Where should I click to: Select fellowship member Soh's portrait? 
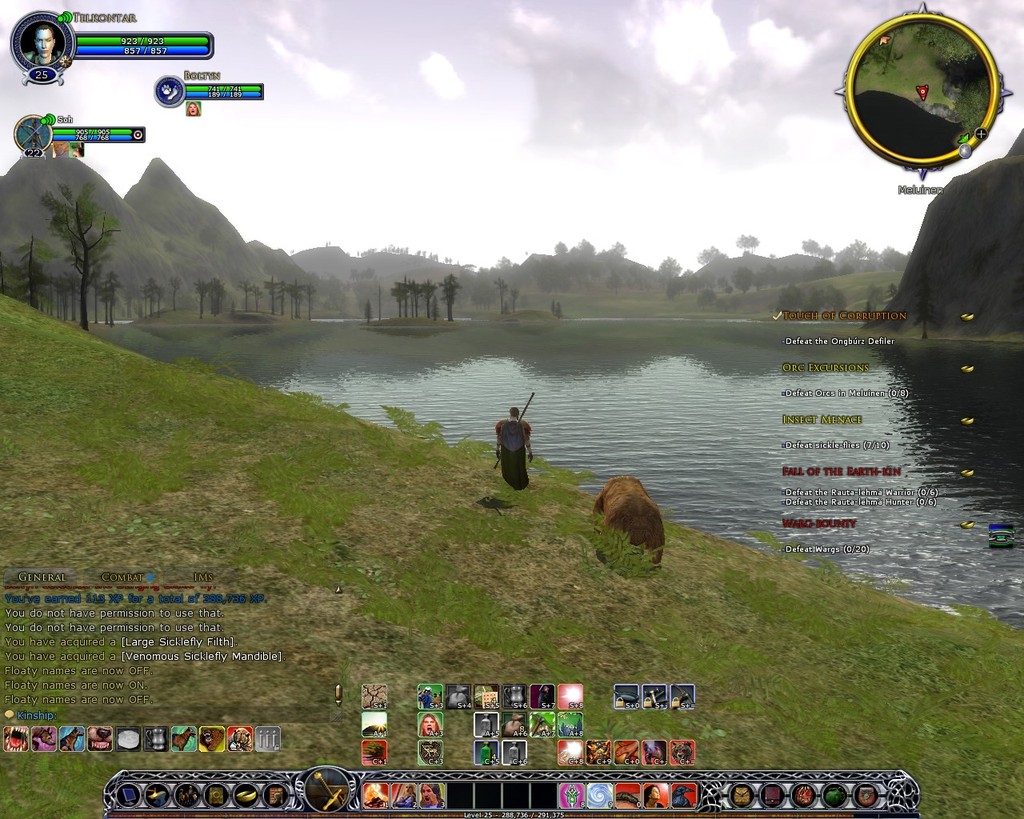[x=33, y=134]
